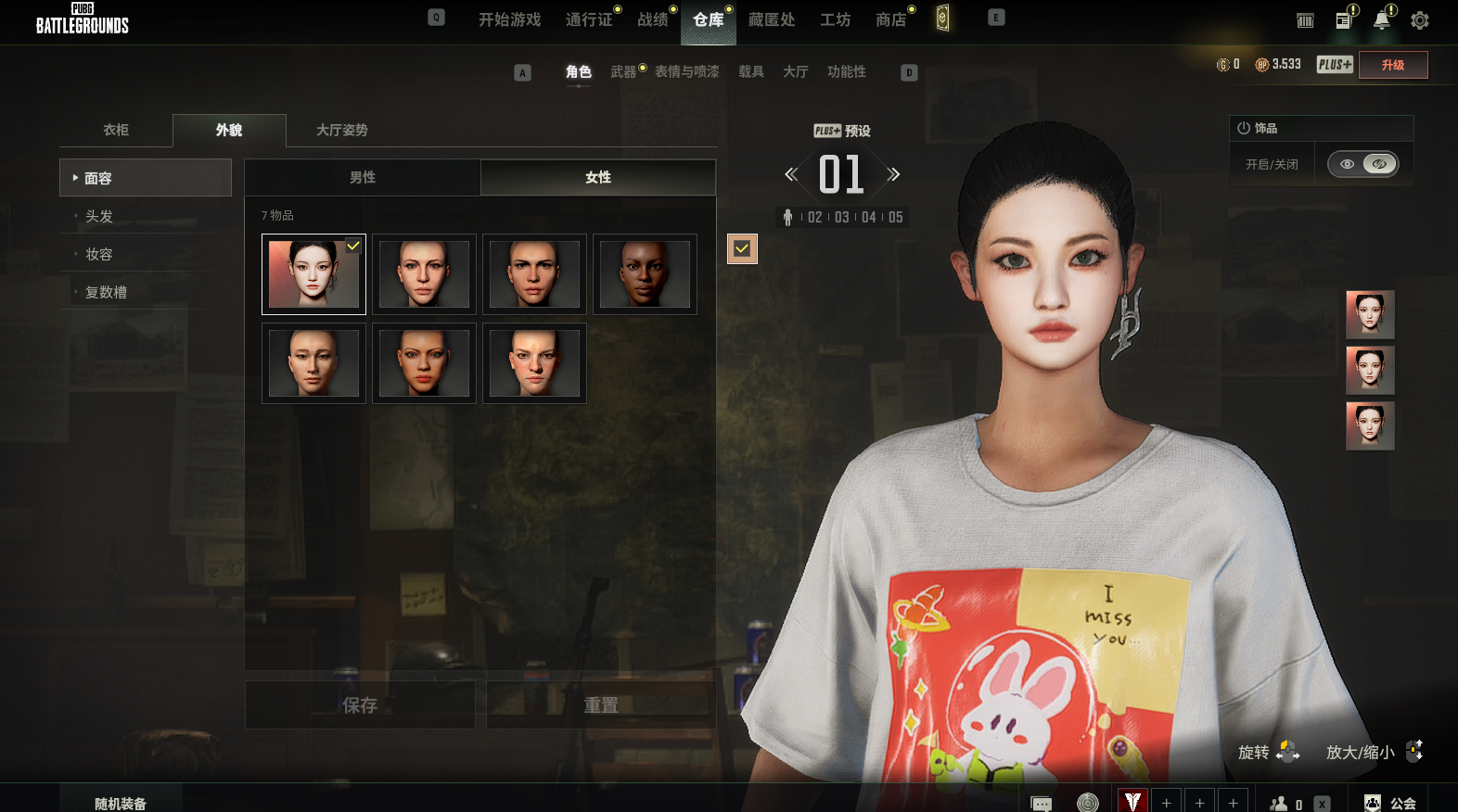Switch to the 大厅姿势 lobby pose tab
This screenshot has height=812, width=1458.
click(x=341, y=130)
